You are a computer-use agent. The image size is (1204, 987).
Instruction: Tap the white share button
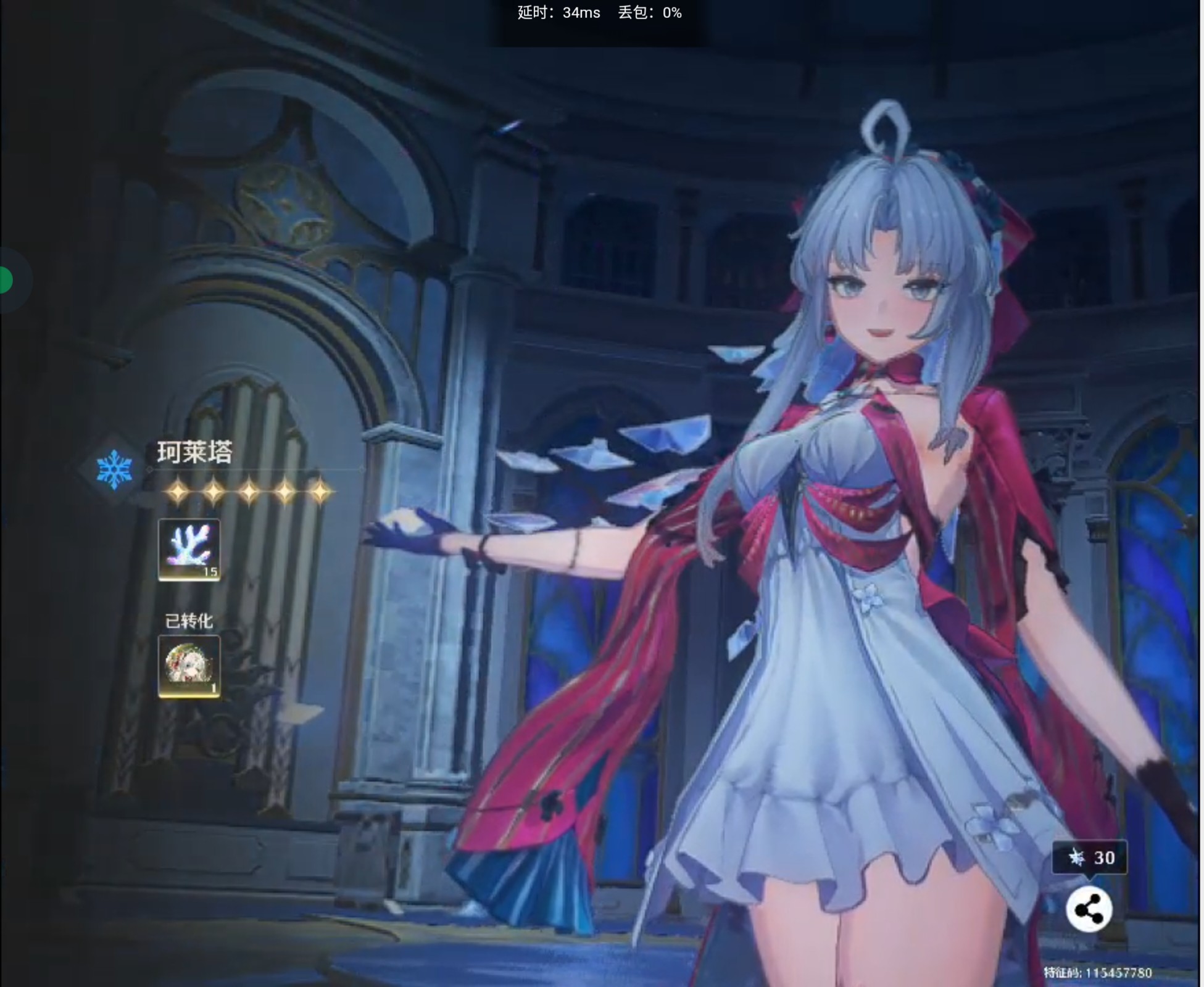[x=1089, y=909]
